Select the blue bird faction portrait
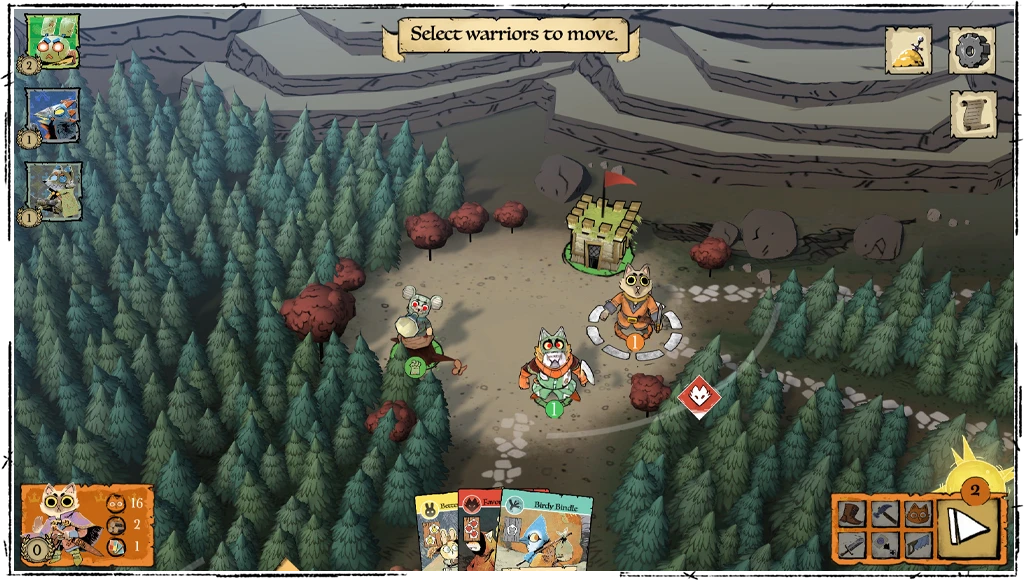1024x580 pixels. 52,114
